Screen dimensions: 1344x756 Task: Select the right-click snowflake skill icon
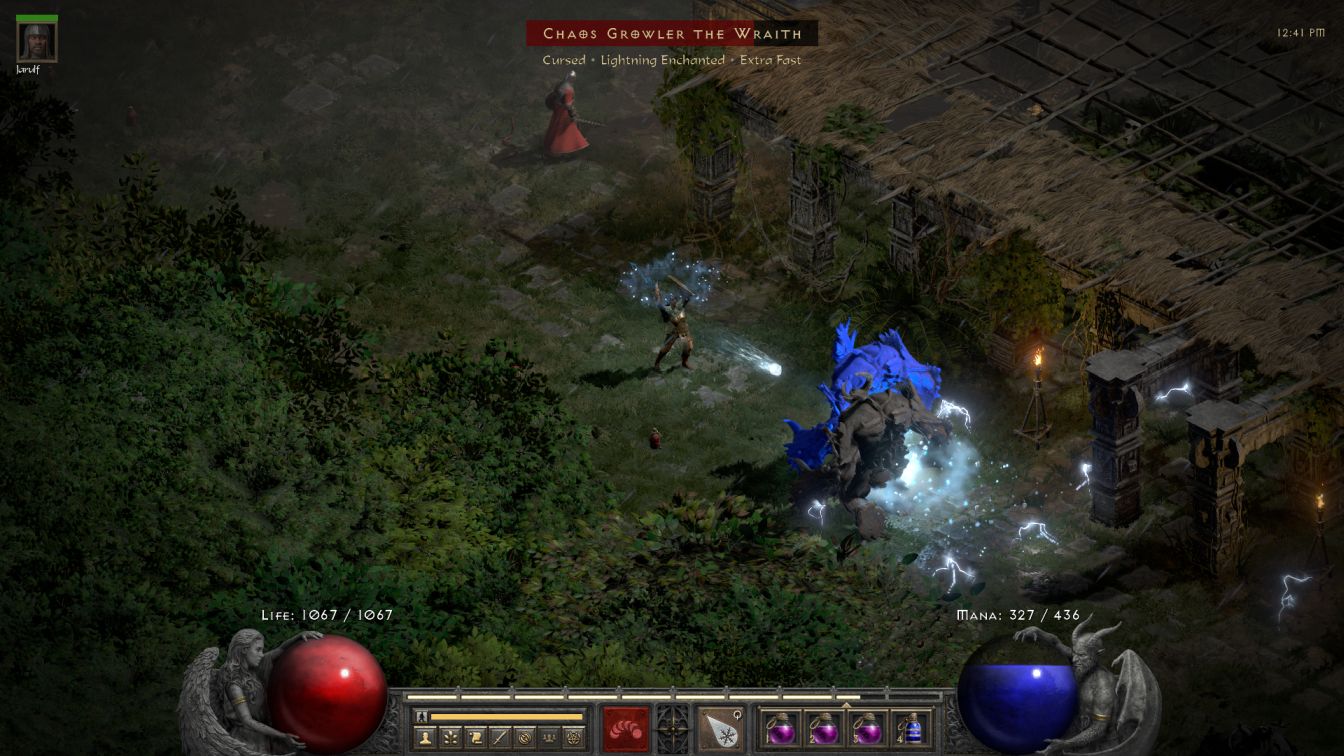point(719,729)
